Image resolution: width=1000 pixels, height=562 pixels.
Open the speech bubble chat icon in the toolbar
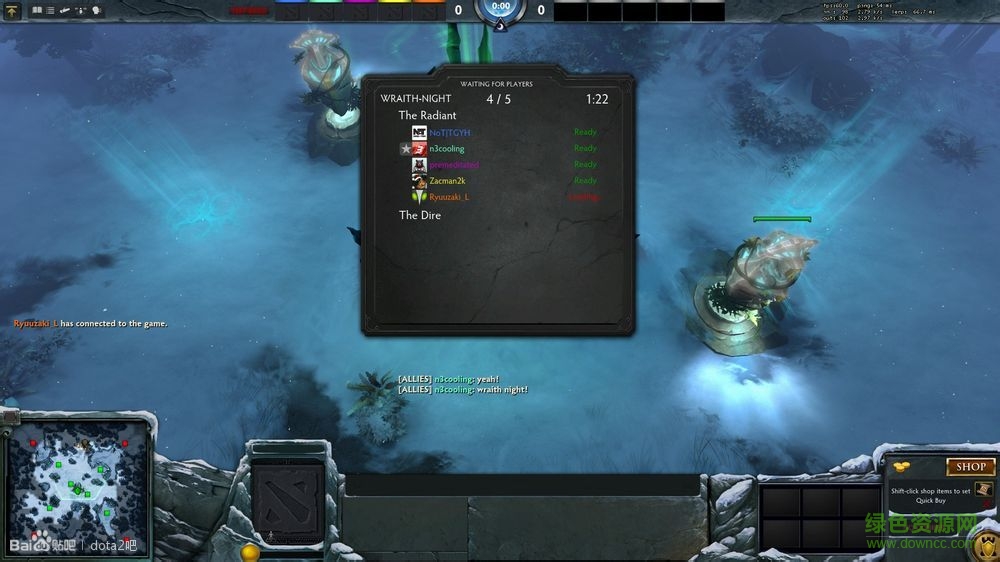pos(97,10)
